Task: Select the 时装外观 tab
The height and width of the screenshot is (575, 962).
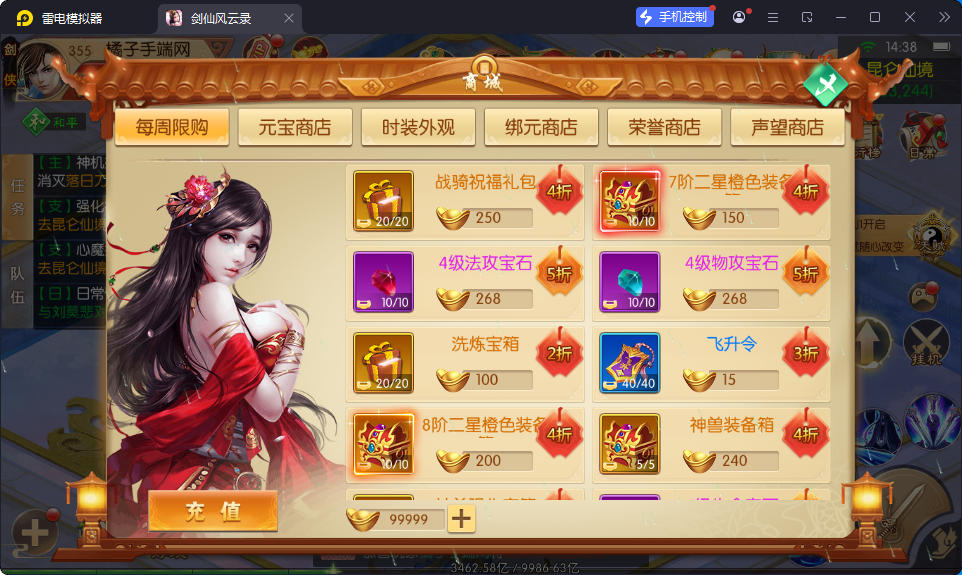Action: [x=418, y=127]
